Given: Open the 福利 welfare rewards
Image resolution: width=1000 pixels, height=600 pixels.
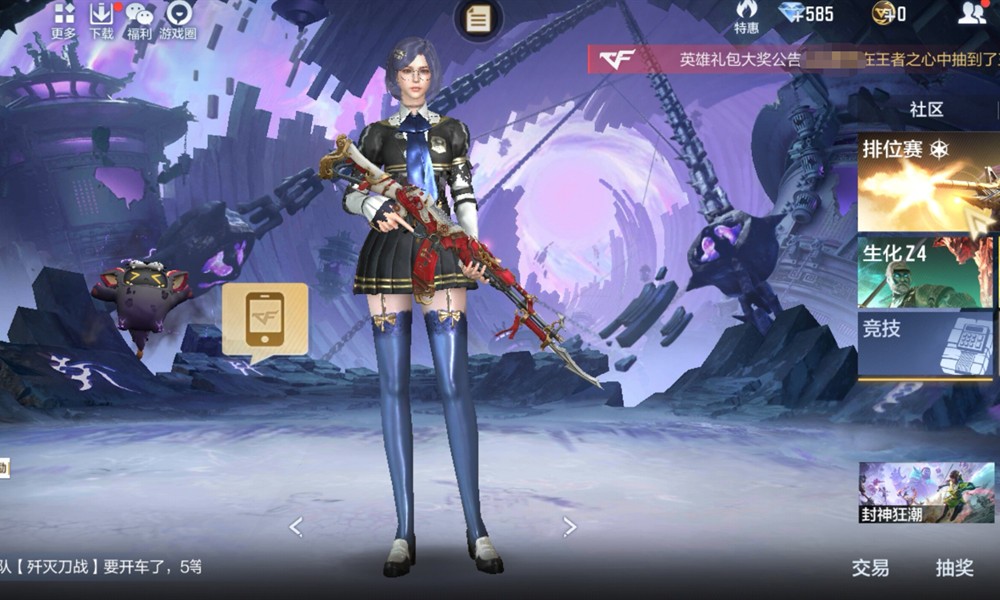Looking at the screenshot, I should click(139, 18).
